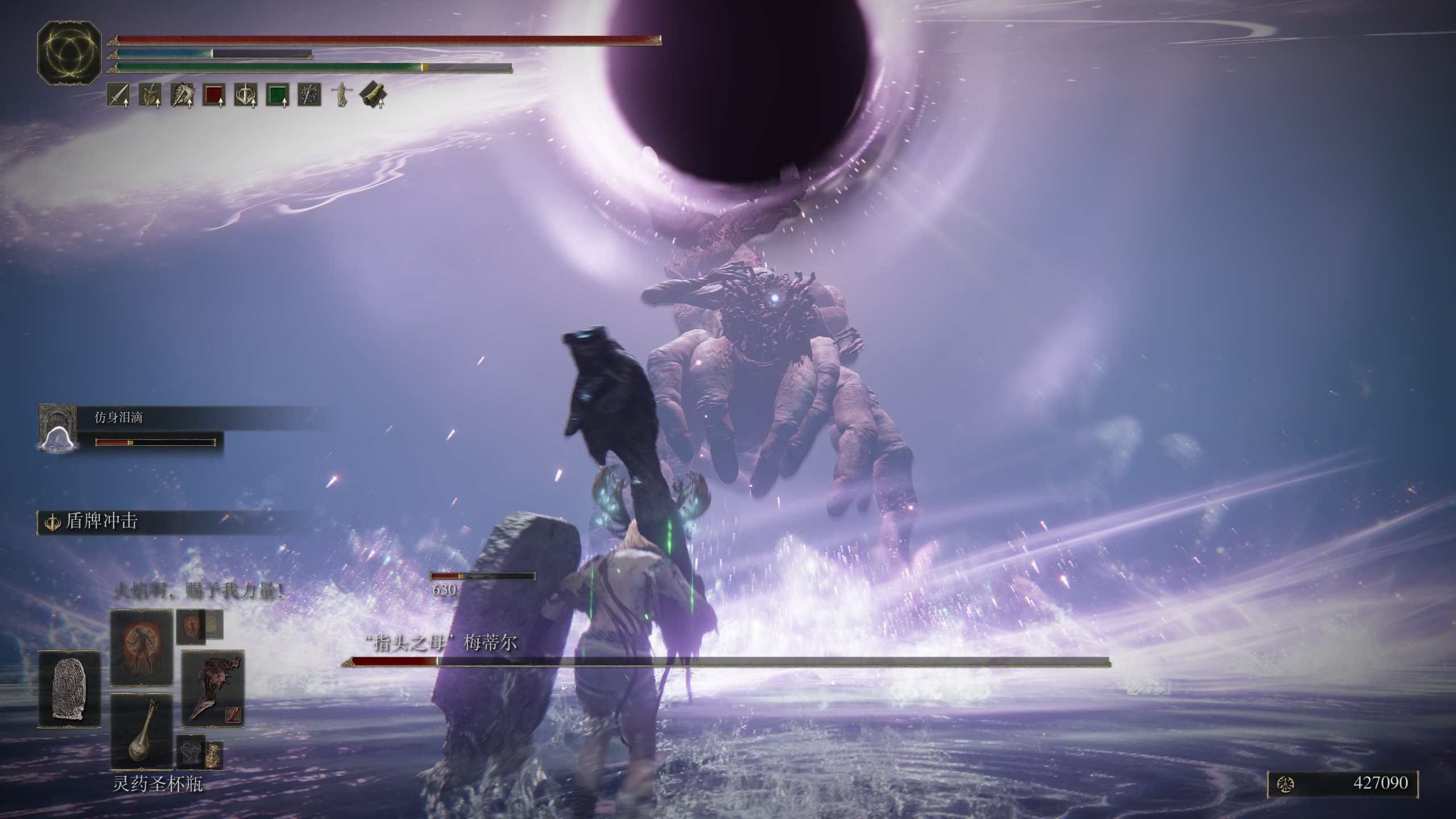Use the 灵药圣杯瓶 flask slot
The width and height of the screenshot is (1456, 819).
click(141, 731)
